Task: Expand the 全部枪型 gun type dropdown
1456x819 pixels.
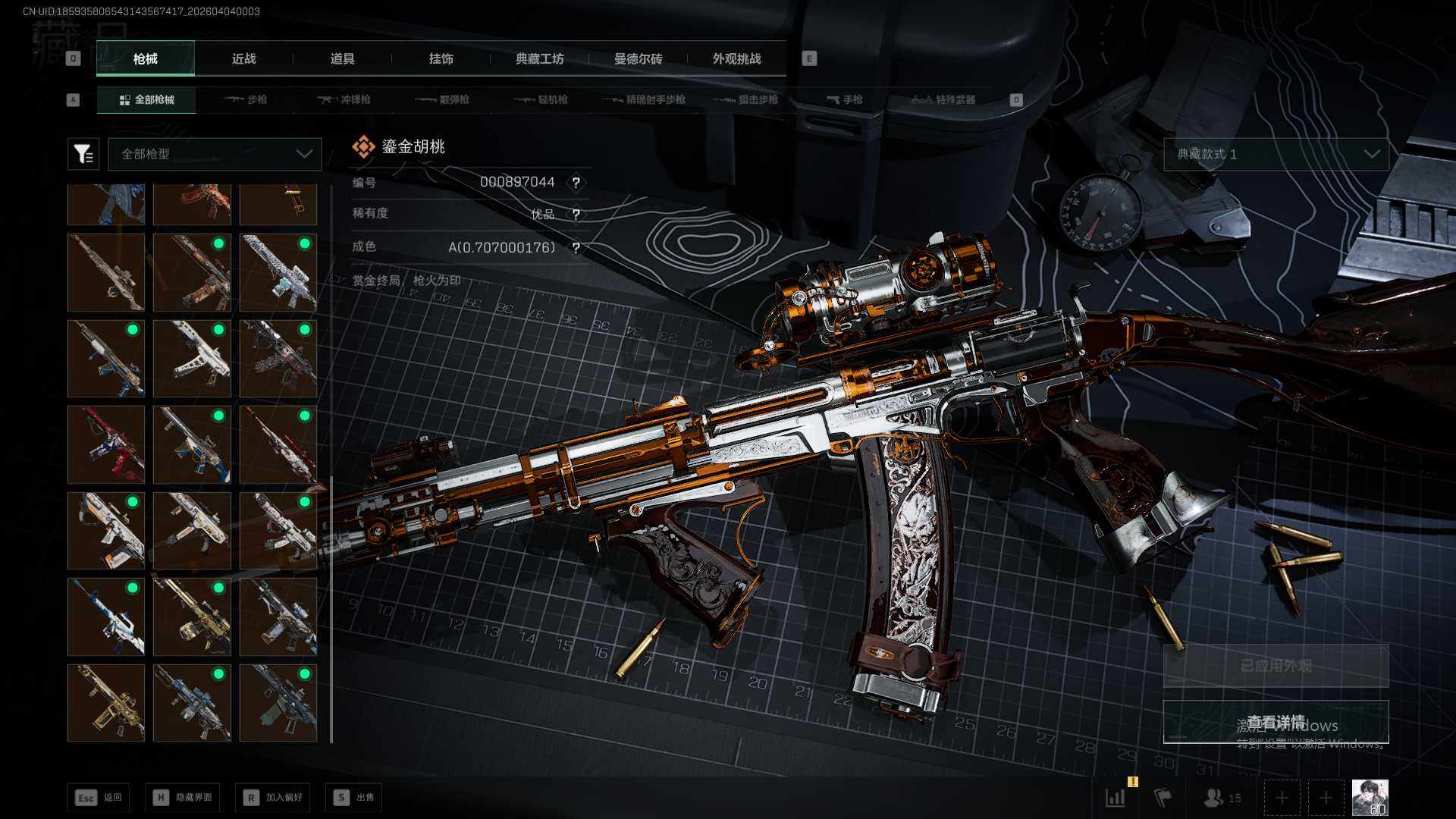Action: (215, 154)
